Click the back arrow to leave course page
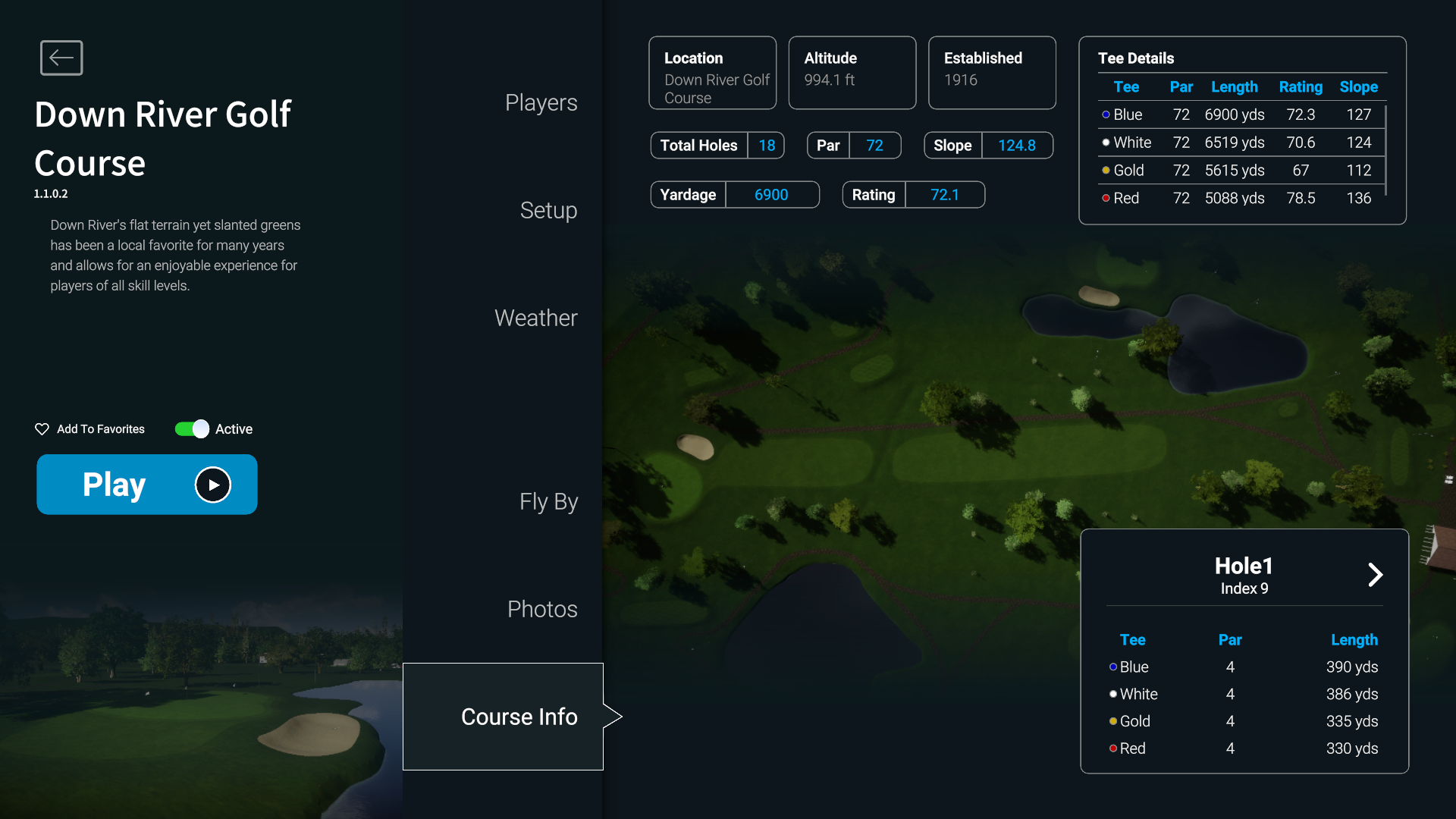 click(x=61, y=58)
